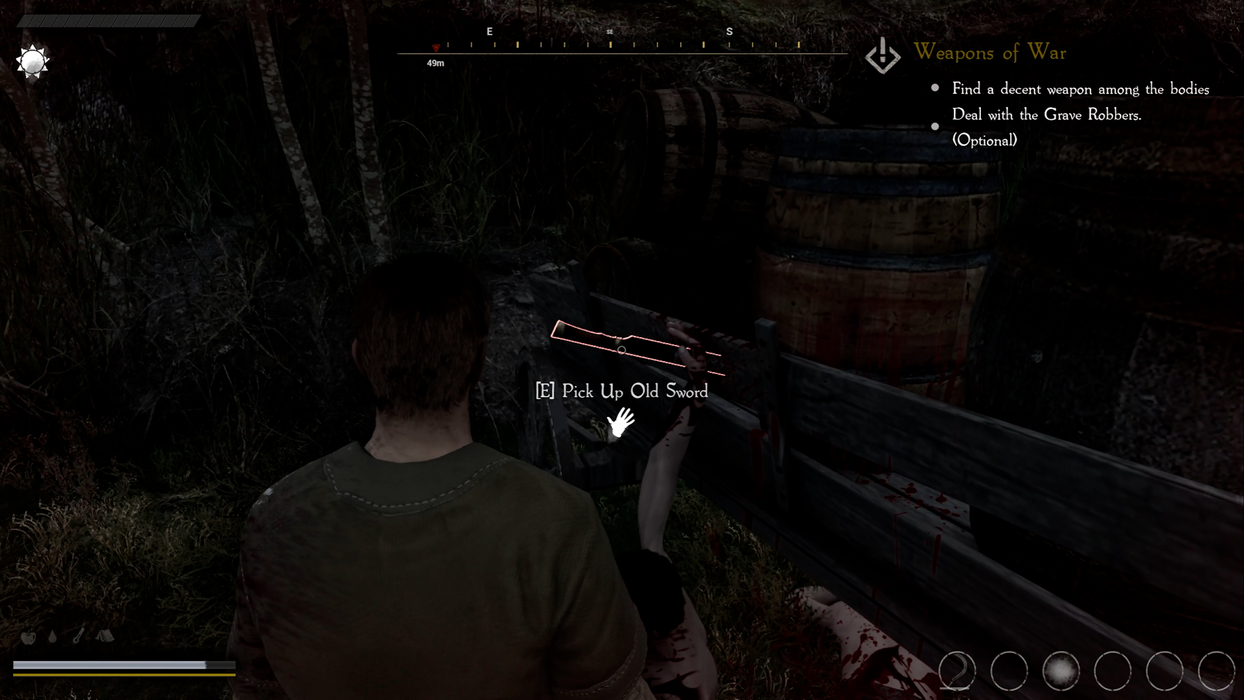Screen dimensions: 1244x700
Task: Select the hotbar slot with the curved blade
Action: tap(957, 671)
